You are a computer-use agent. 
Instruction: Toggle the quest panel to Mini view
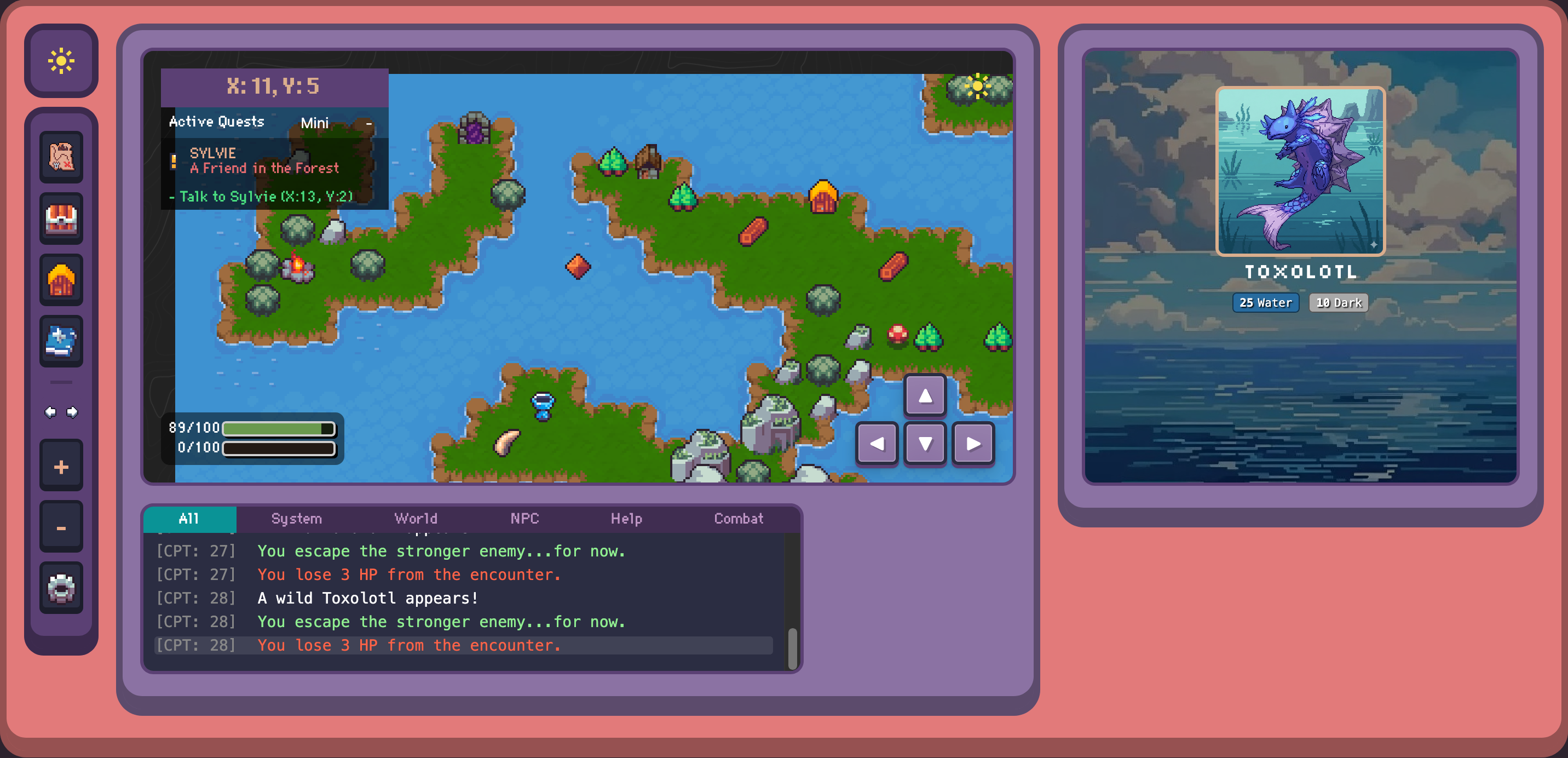pos(315,122)
